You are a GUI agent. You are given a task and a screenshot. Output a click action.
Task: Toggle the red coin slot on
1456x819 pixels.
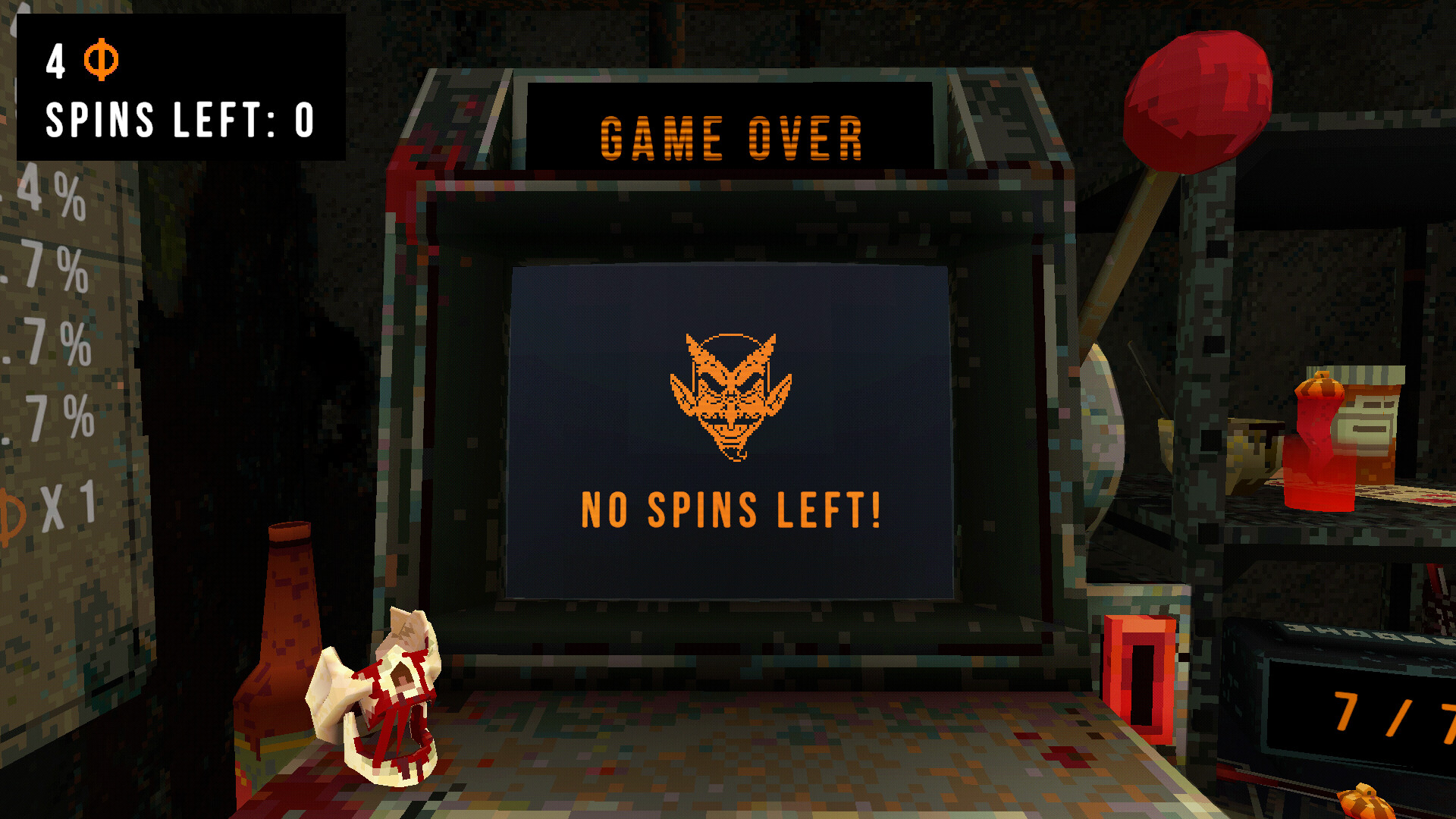[1137, 675]
